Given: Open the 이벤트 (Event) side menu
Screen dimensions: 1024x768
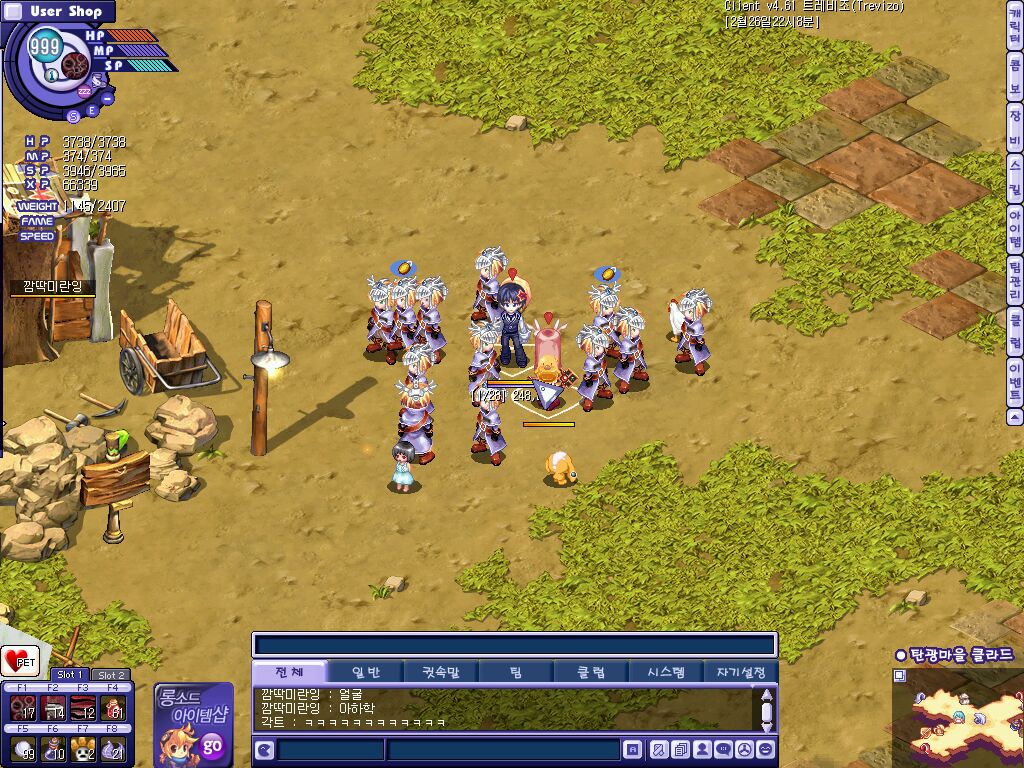Looking at the screenshot, I should [x=1014, y=381].
